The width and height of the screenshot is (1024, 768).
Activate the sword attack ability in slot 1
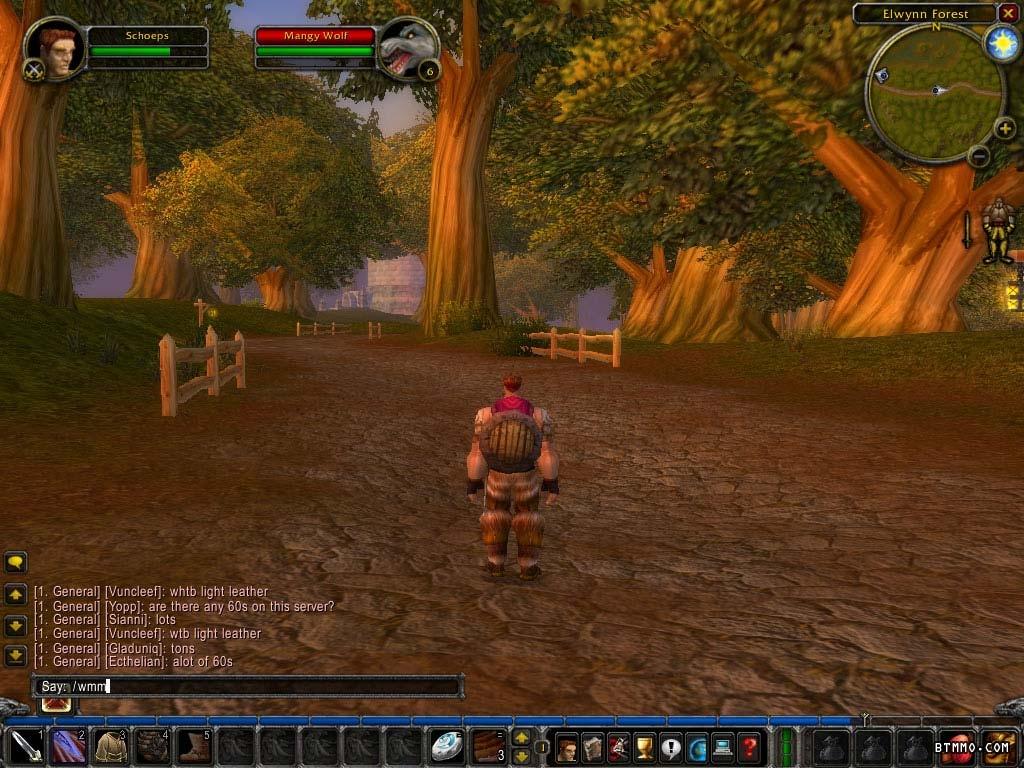click(x=26, y=746)
